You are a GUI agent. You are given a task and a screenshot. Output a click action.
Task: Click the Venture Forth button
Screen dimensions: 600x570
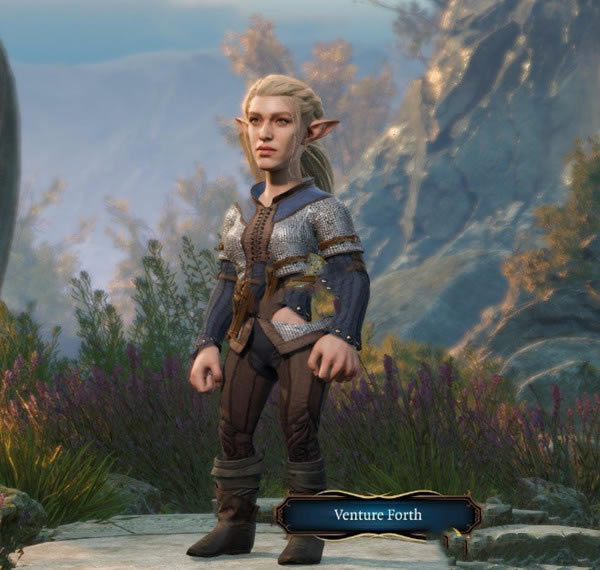click(x=377, y=515)
